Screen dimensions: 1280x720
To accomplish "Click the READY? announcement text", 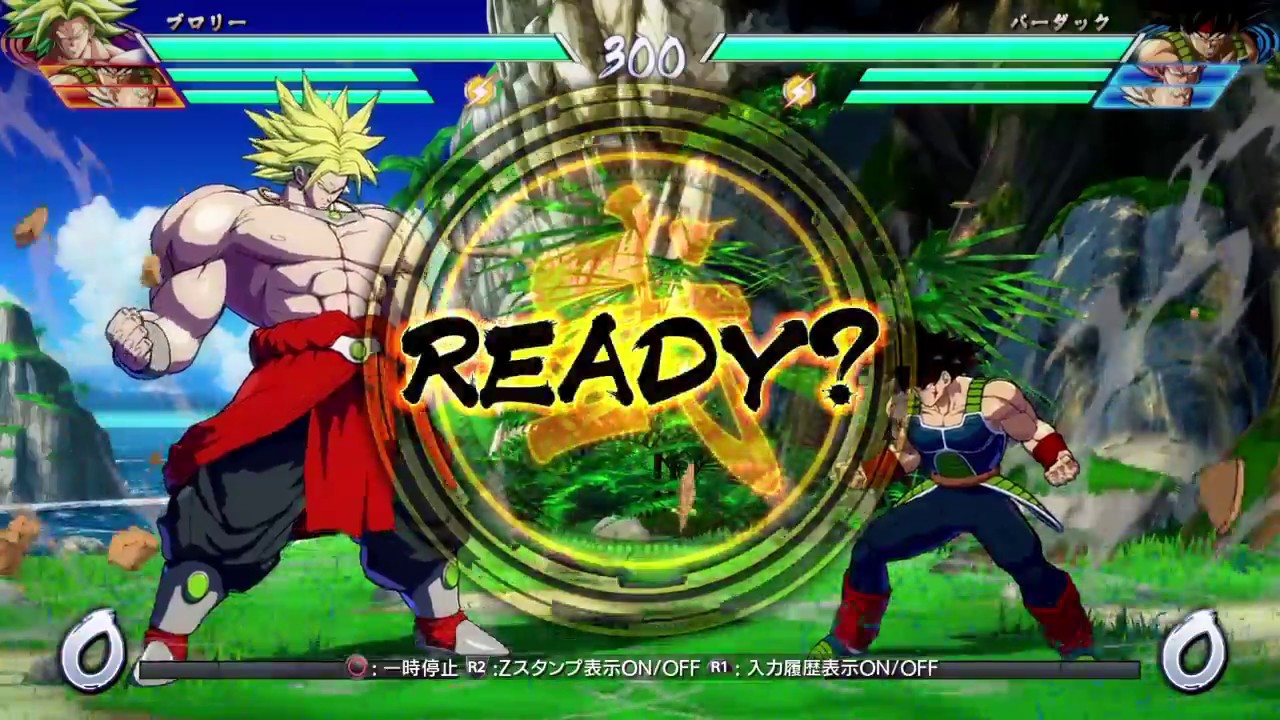I will pos(639,360).
